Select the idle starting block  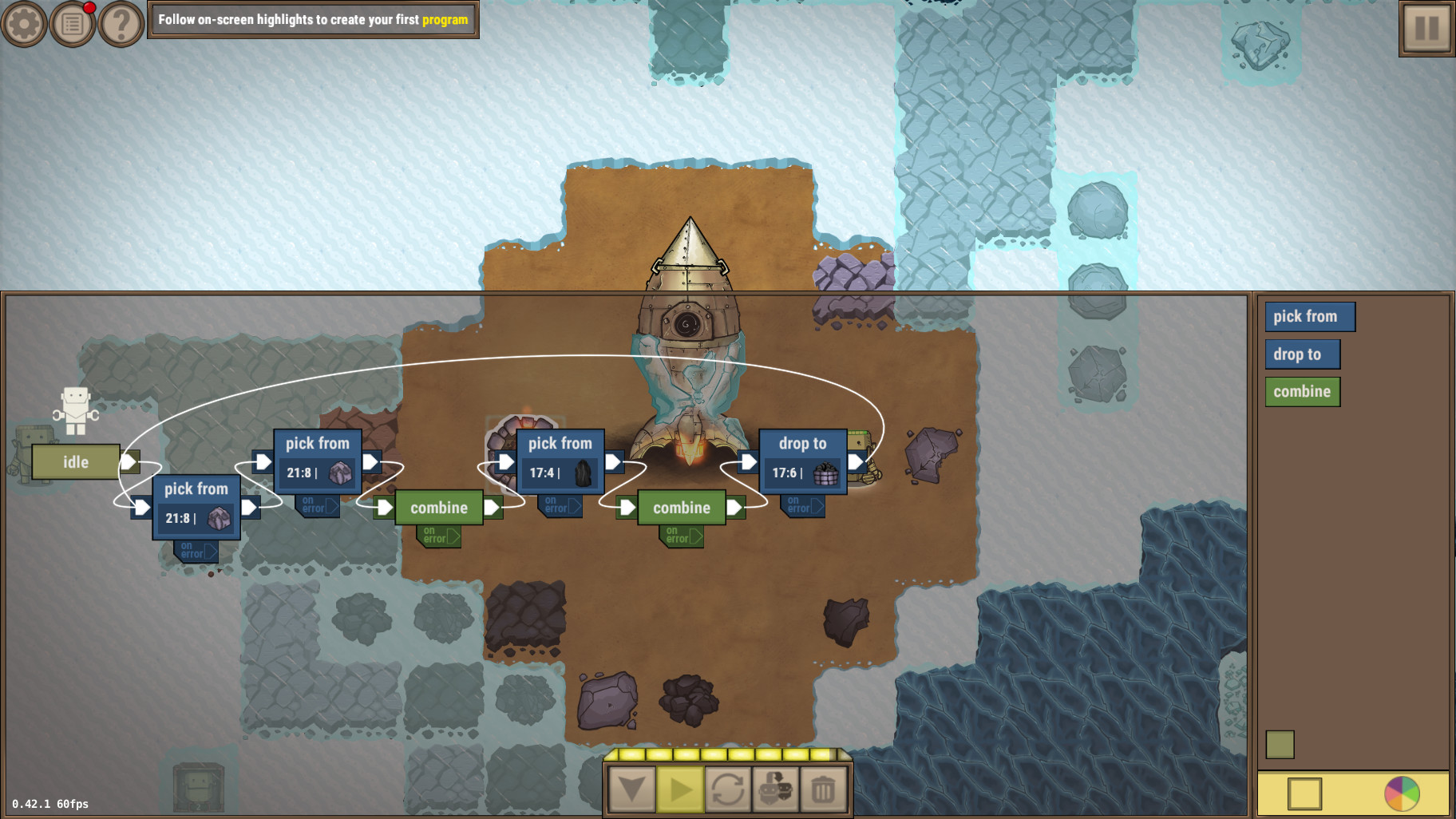76,462
